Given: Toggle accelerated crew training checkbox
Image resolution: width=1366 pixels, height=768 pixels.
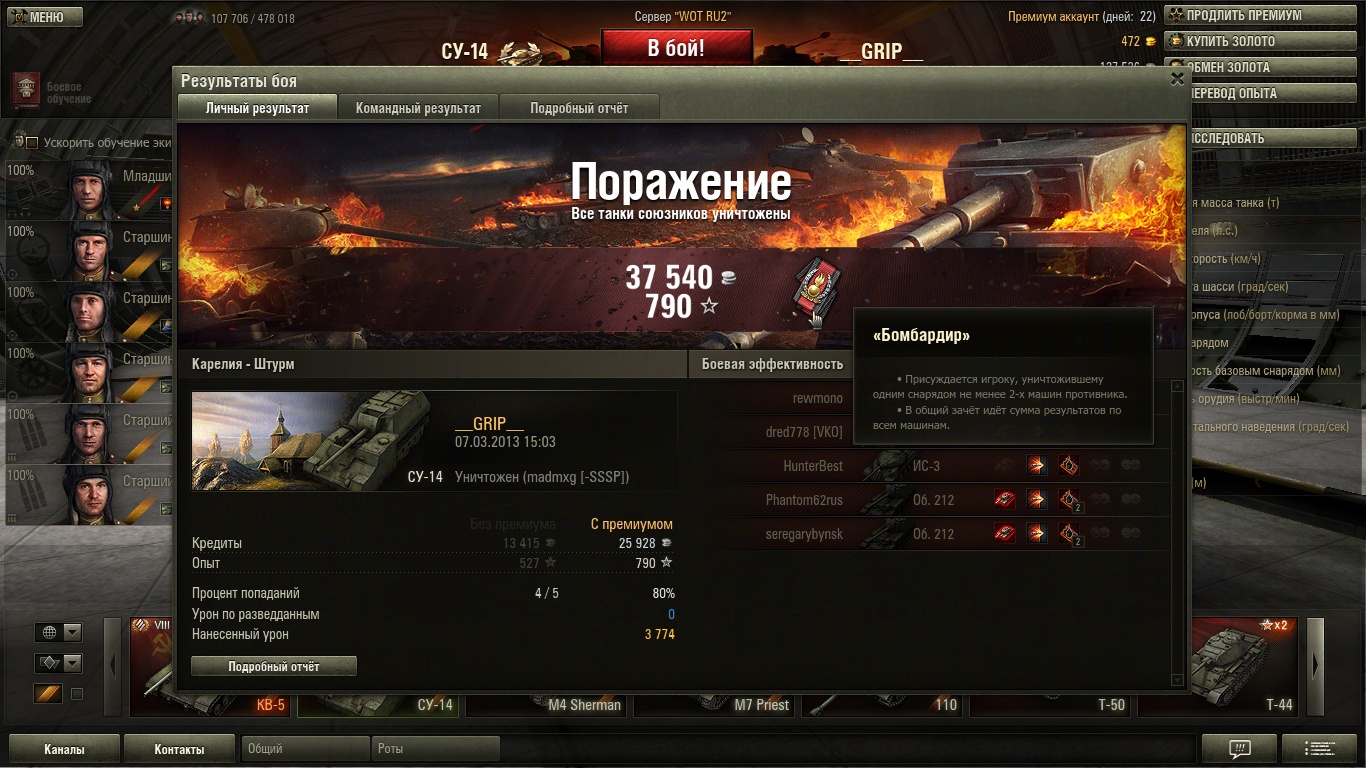Looking at the screenshot, I should (32, 143).
